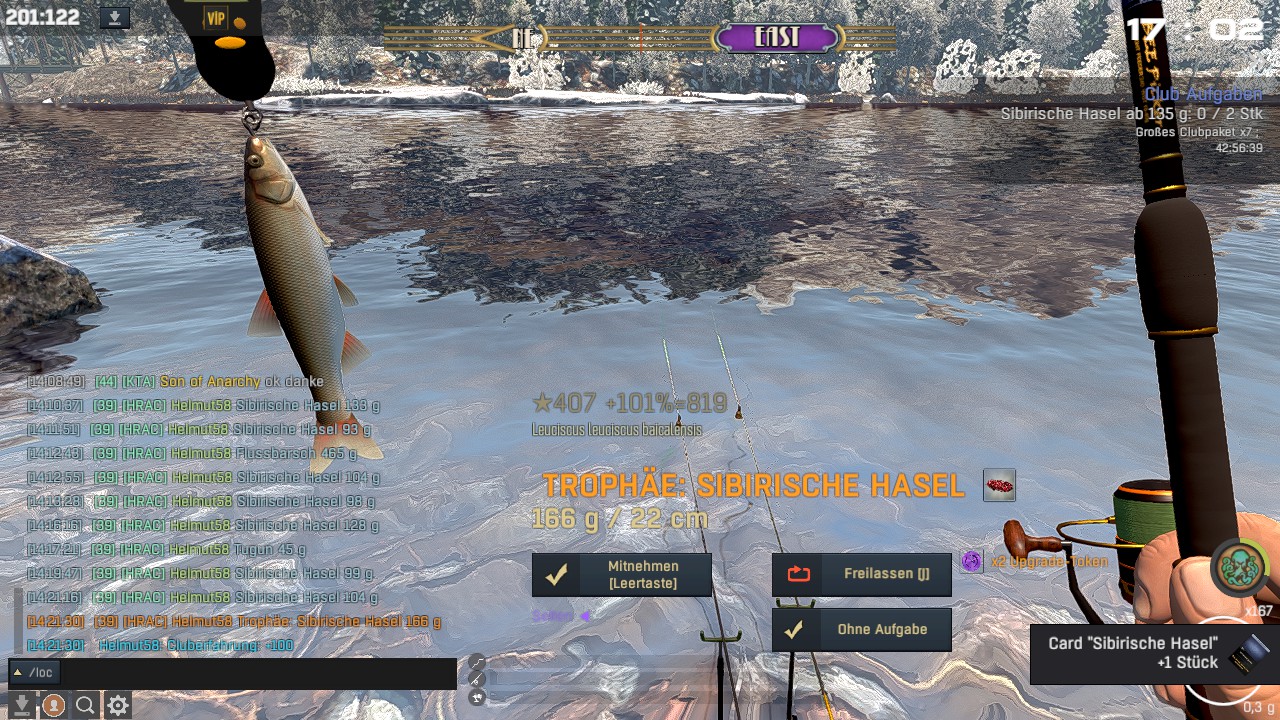
Task: Select the purple Upgrade-Token icon
Action: pos(971,562)
